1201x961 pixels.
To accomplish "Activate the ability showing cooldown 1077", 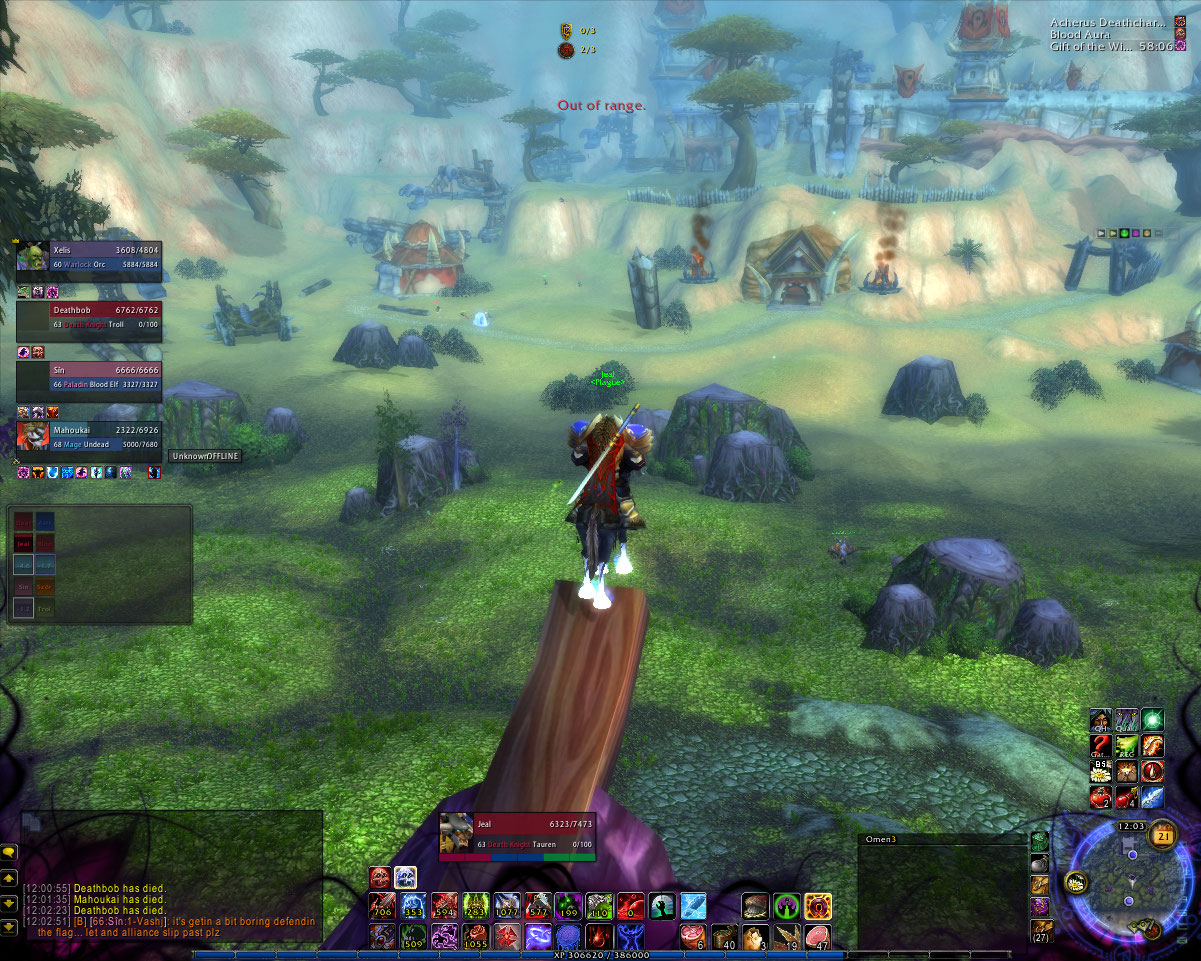I will click(506, 907).
